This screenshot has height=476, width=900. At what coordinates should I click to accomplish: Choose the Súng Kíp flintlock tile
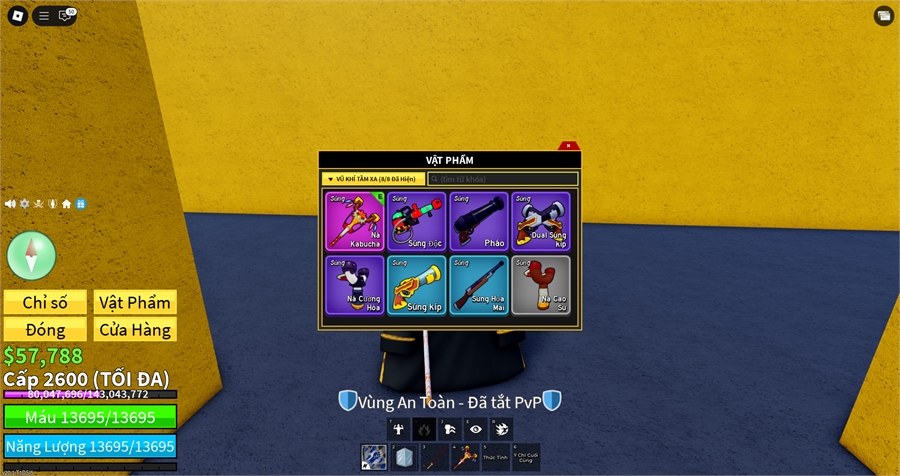tap(417, 285)
